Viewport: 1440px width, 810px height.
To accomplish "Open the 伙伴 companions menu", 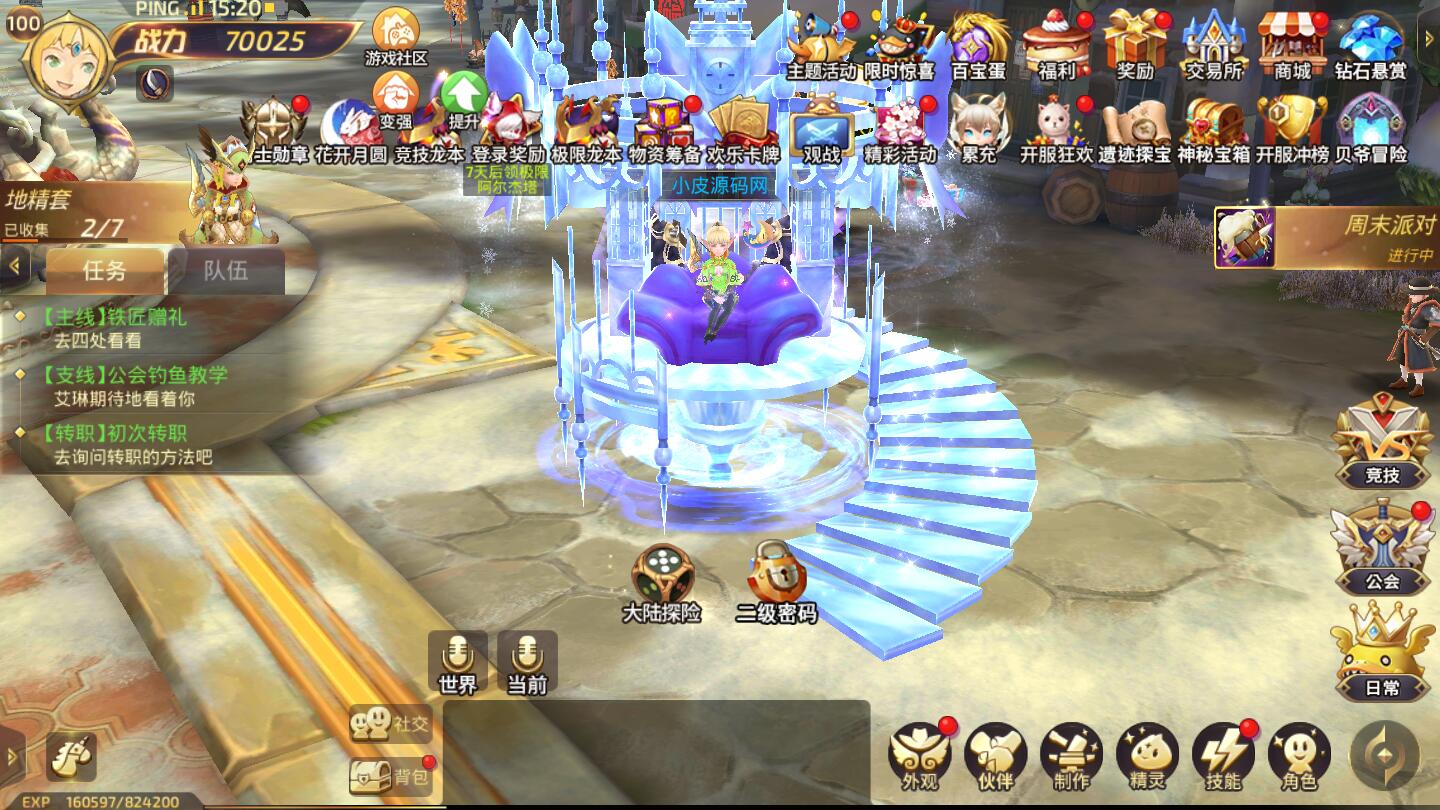I will click(995, 754).
